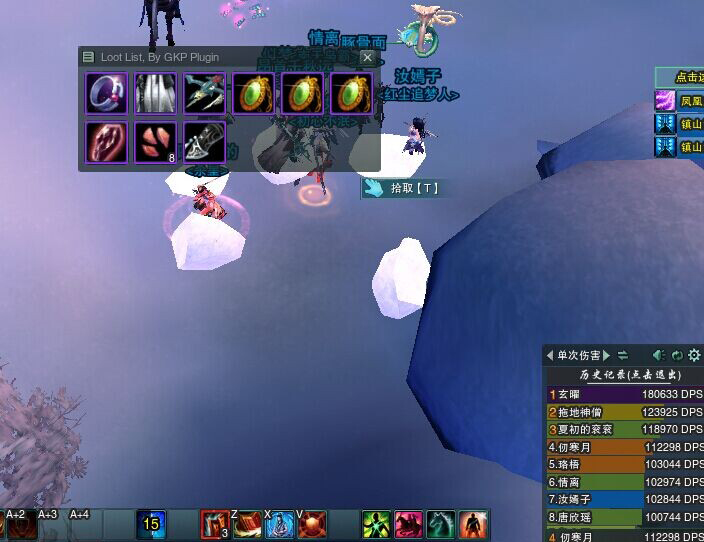The width and height of the screenshot is (704, 542).
Task: Choose the red shards stack of 8
Action: [154, 141]
